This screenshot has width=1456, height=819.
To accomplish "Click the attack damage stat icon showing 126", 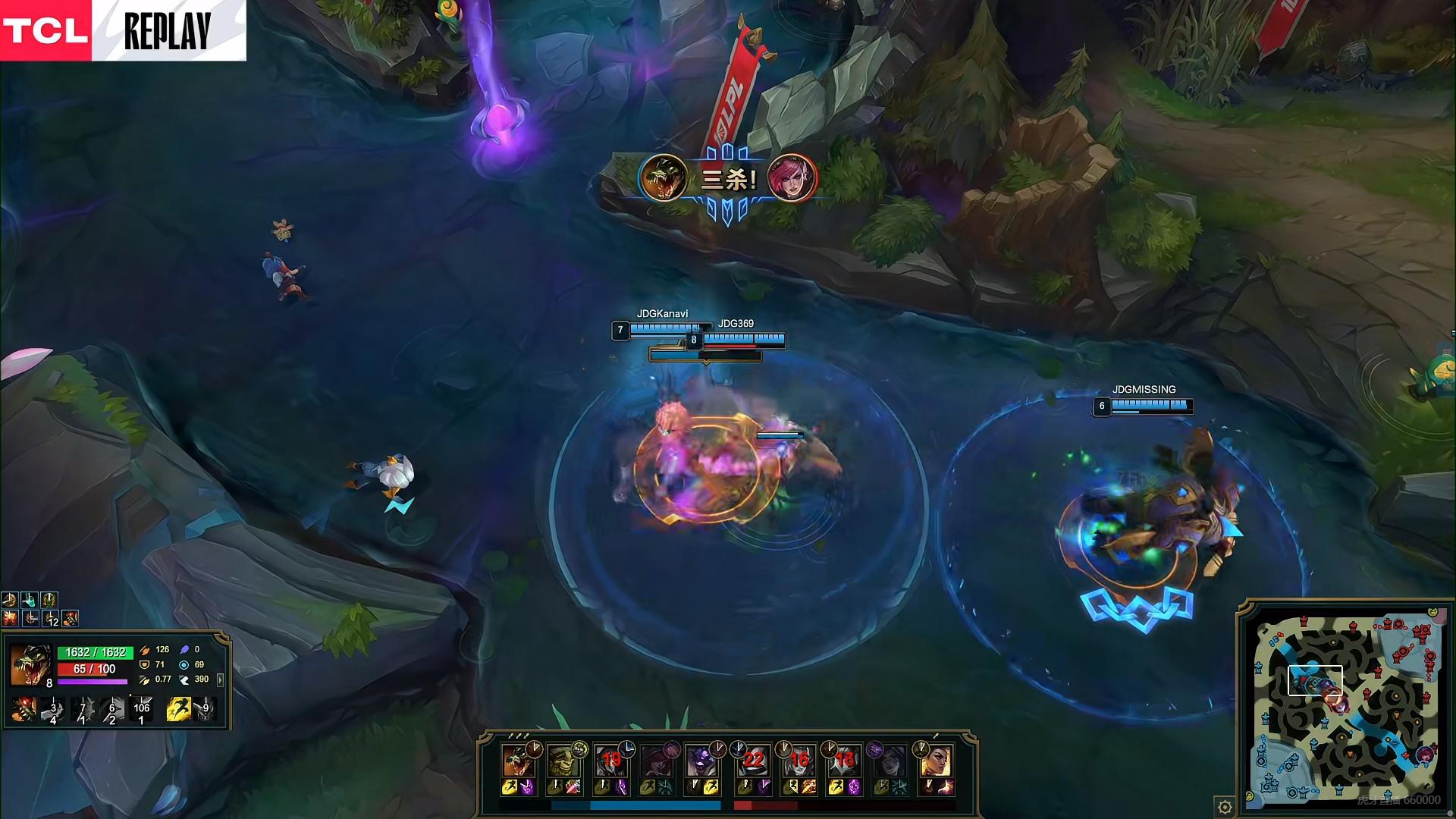I will pyautogui.click(x=146, y=651).
